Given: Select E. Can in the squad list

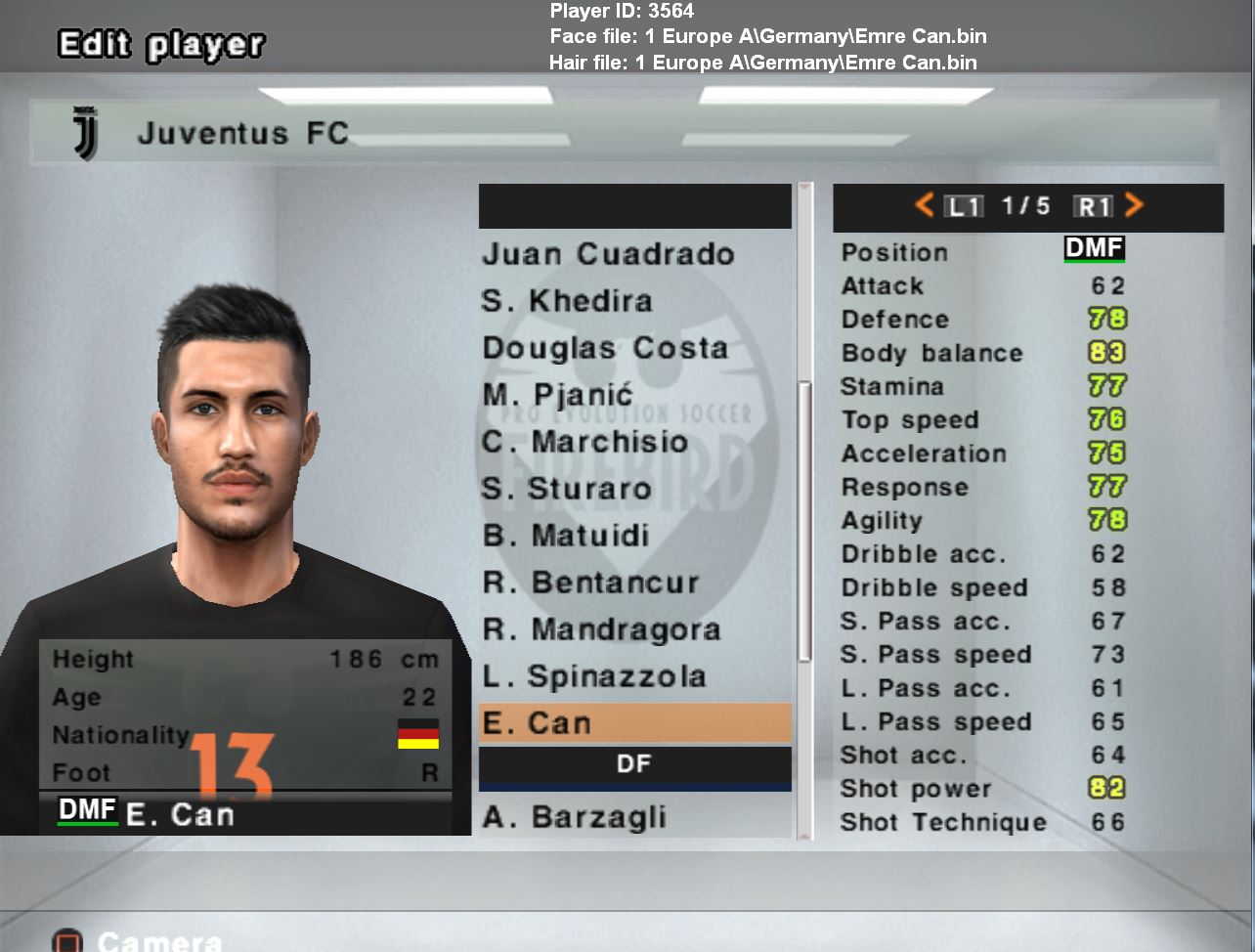Looking at the screenshot, I should 633,723.
